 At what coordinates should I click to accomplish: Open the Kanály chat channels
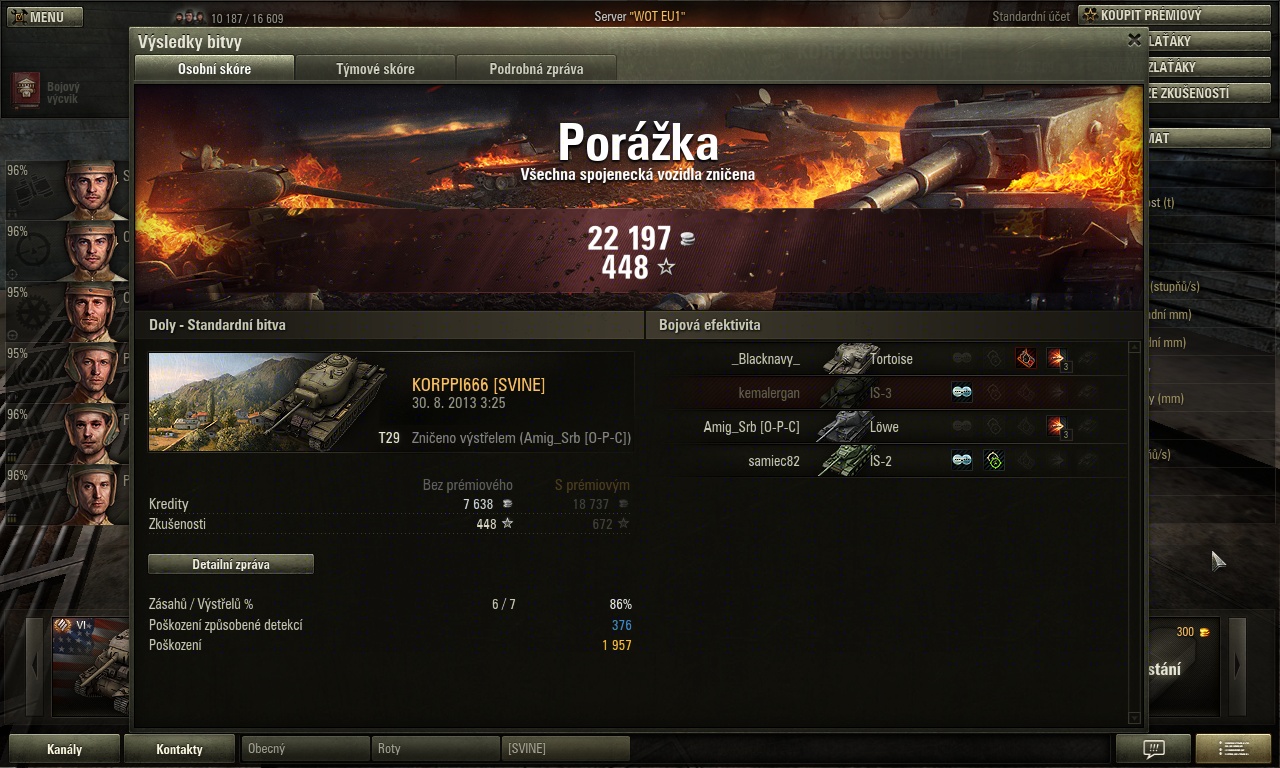[65, 749]
